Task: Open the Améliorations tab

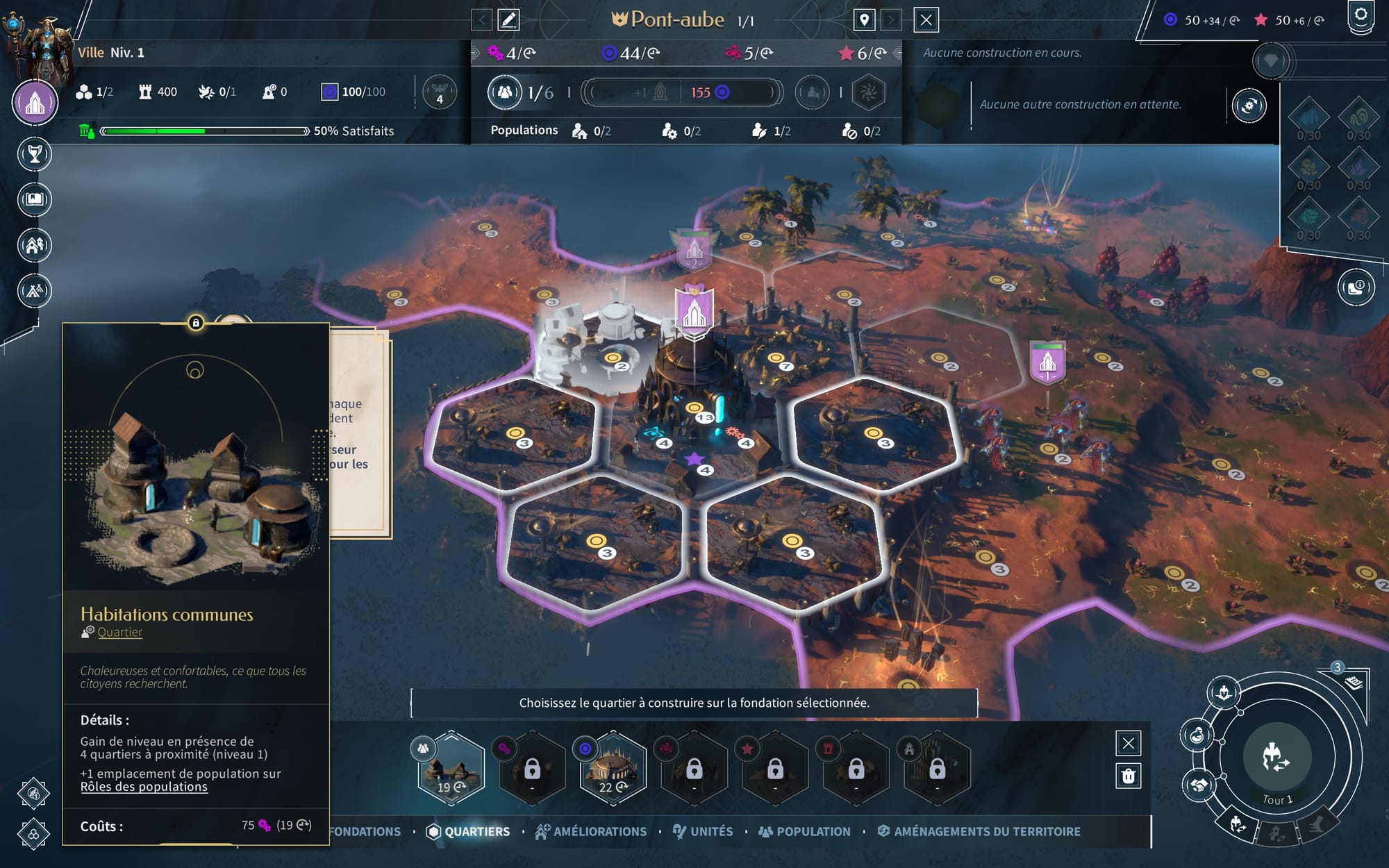Action: (592, 831)
